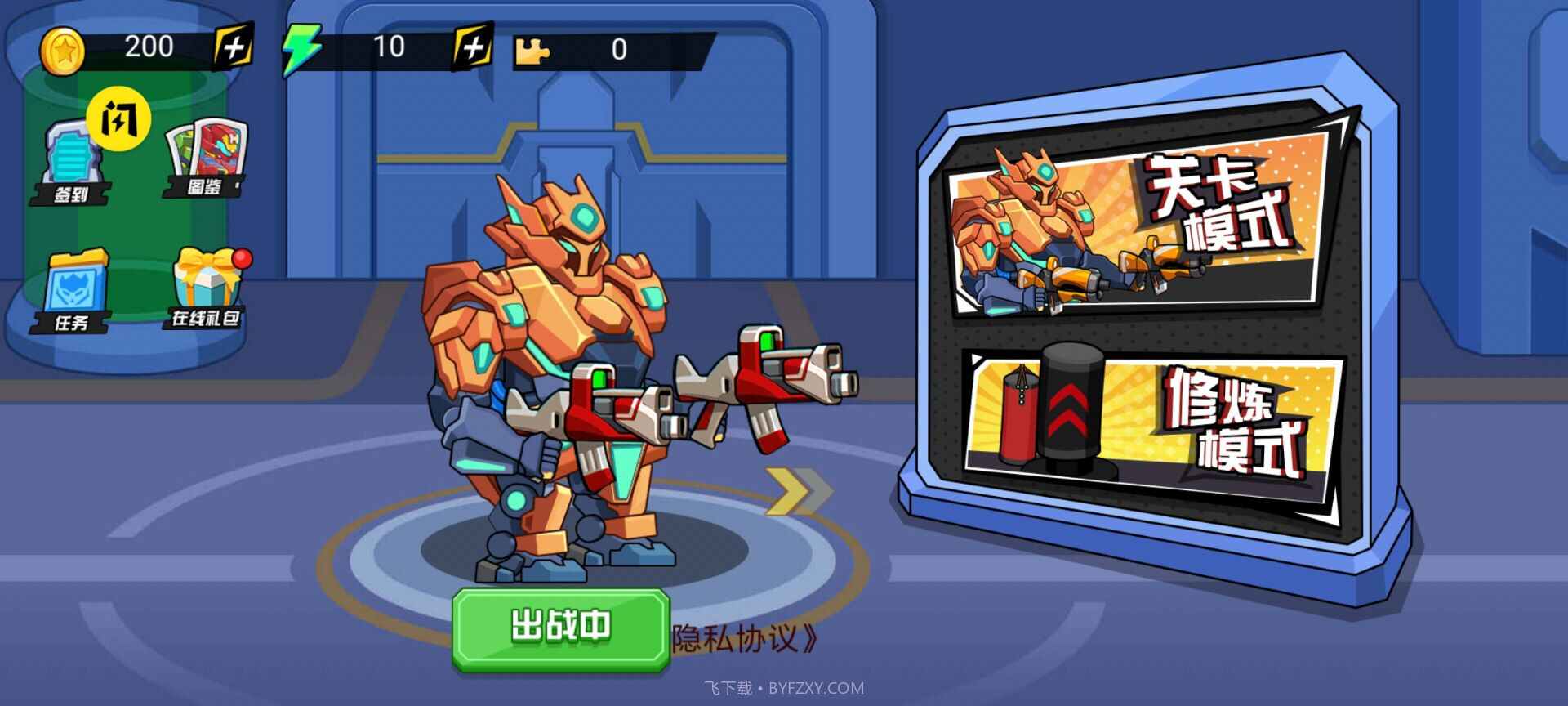Image resolution: width=1568 pixels, height=706 pixels.
Task: Add more gold coins with plus button
Action: tap(233, 47)
